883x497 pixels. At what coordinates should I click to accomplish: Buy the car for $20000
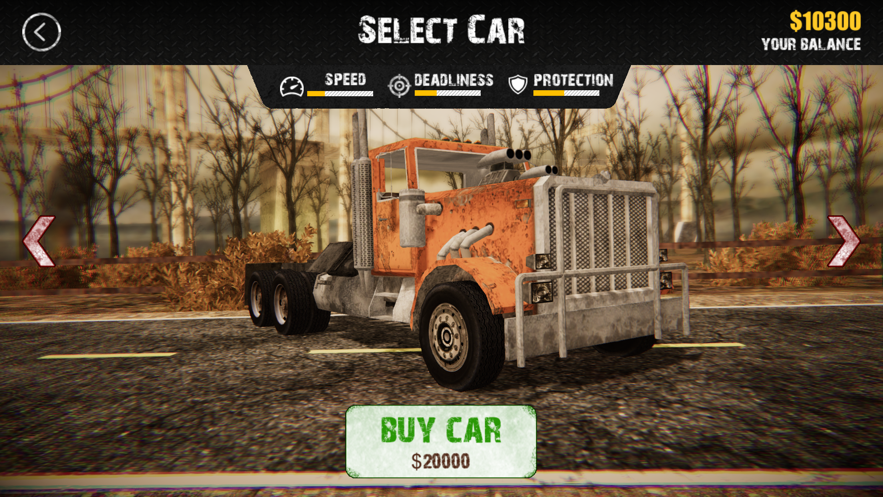click(441, 441)
